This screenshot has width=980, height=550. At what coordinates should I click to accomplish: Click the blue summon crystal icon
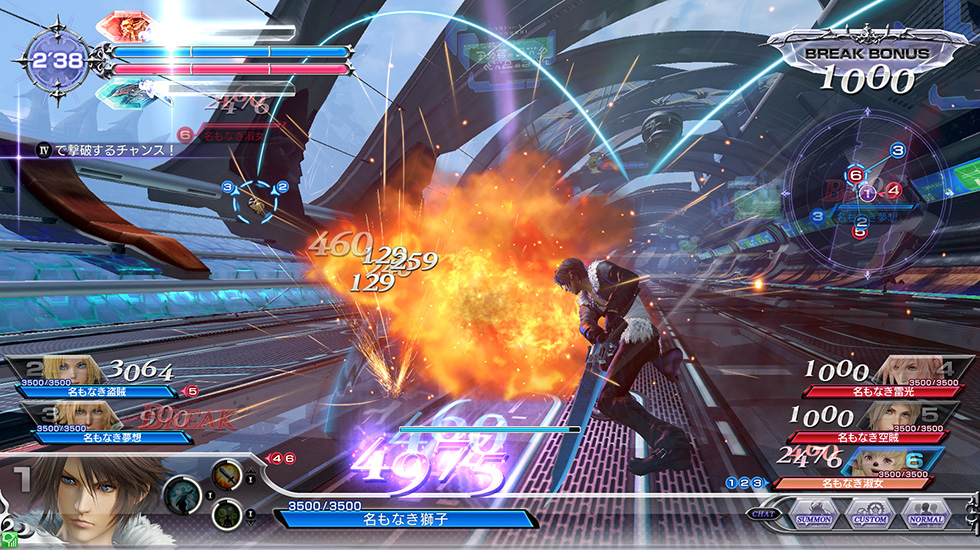pos(124,92)
